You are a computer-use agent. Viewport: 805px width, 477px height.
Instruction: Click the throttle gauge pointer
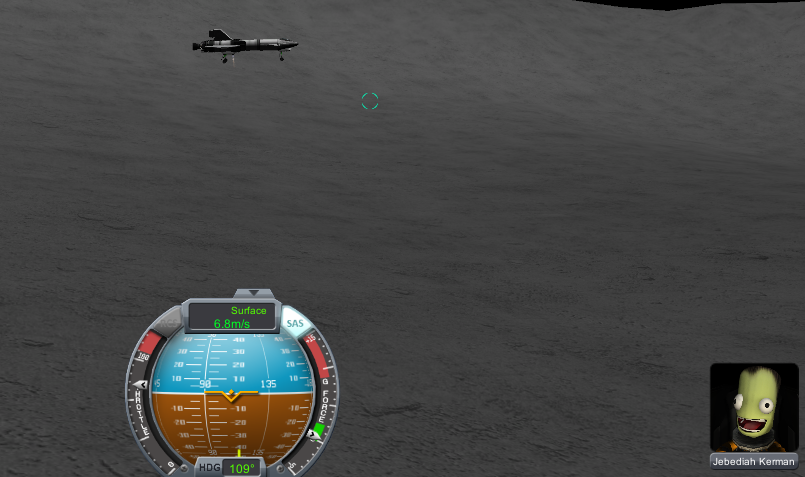click(x=140, y=385)
